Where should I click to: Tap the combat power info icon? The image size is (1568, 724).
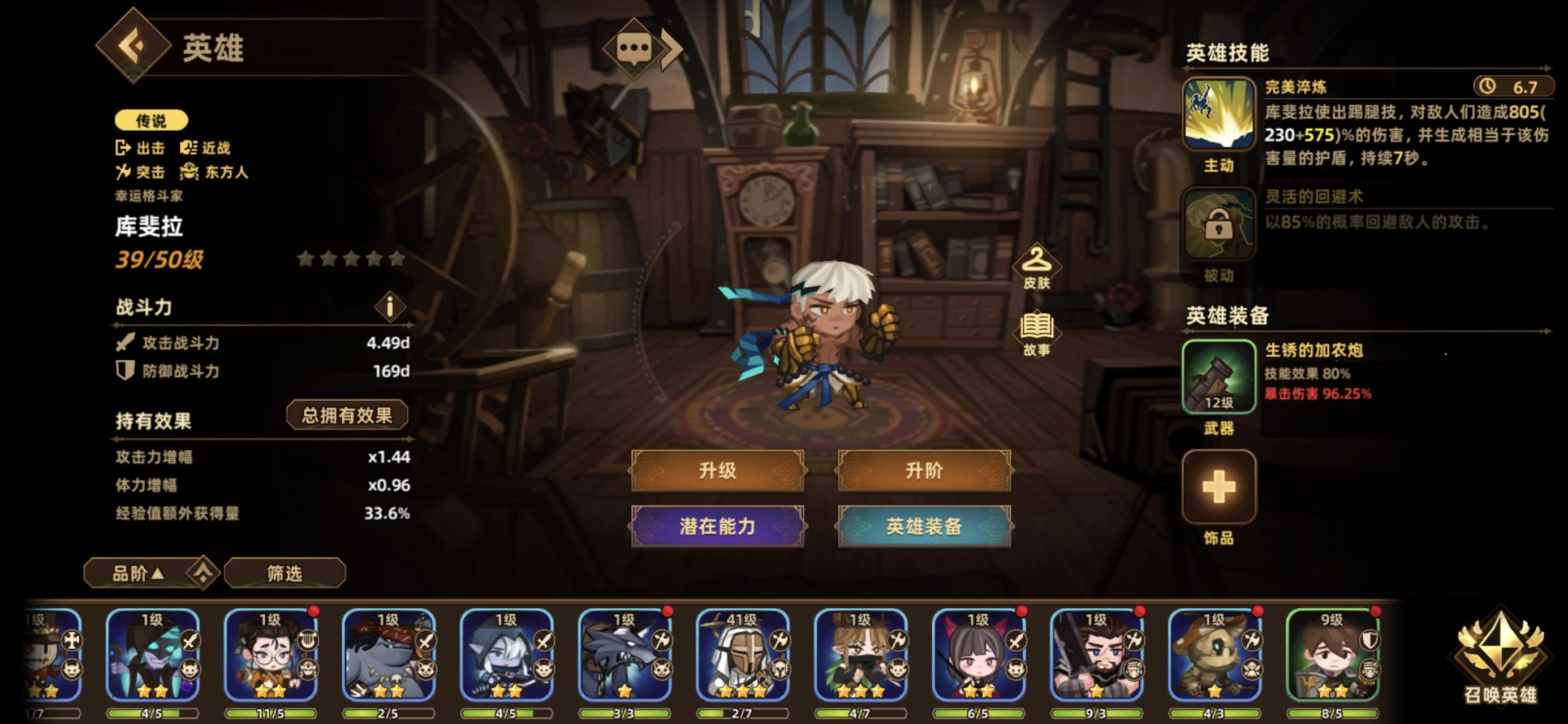click(390, 307)
